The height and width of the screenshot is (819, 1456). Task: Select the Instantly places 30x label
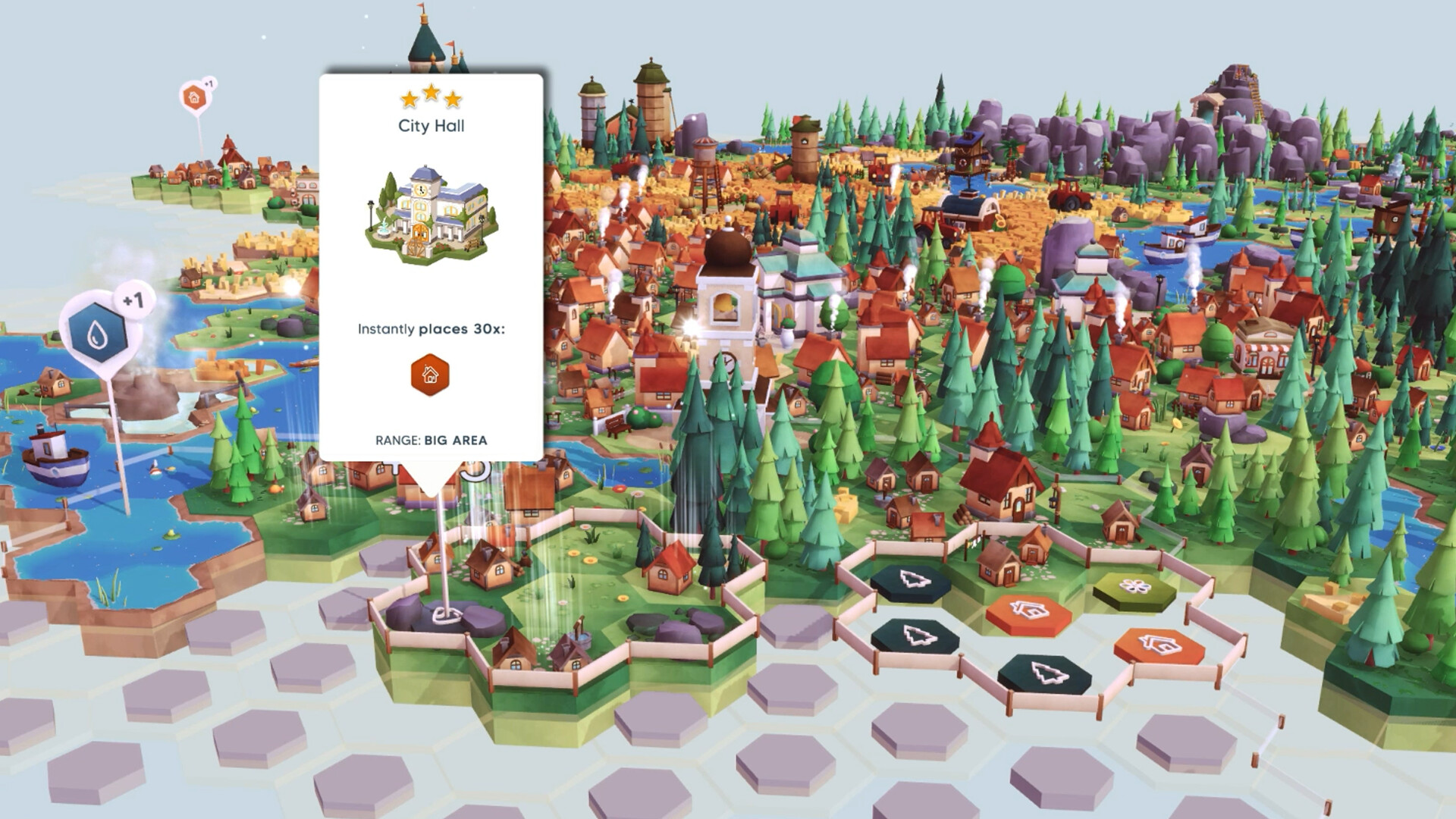click(x=431, y=328)
